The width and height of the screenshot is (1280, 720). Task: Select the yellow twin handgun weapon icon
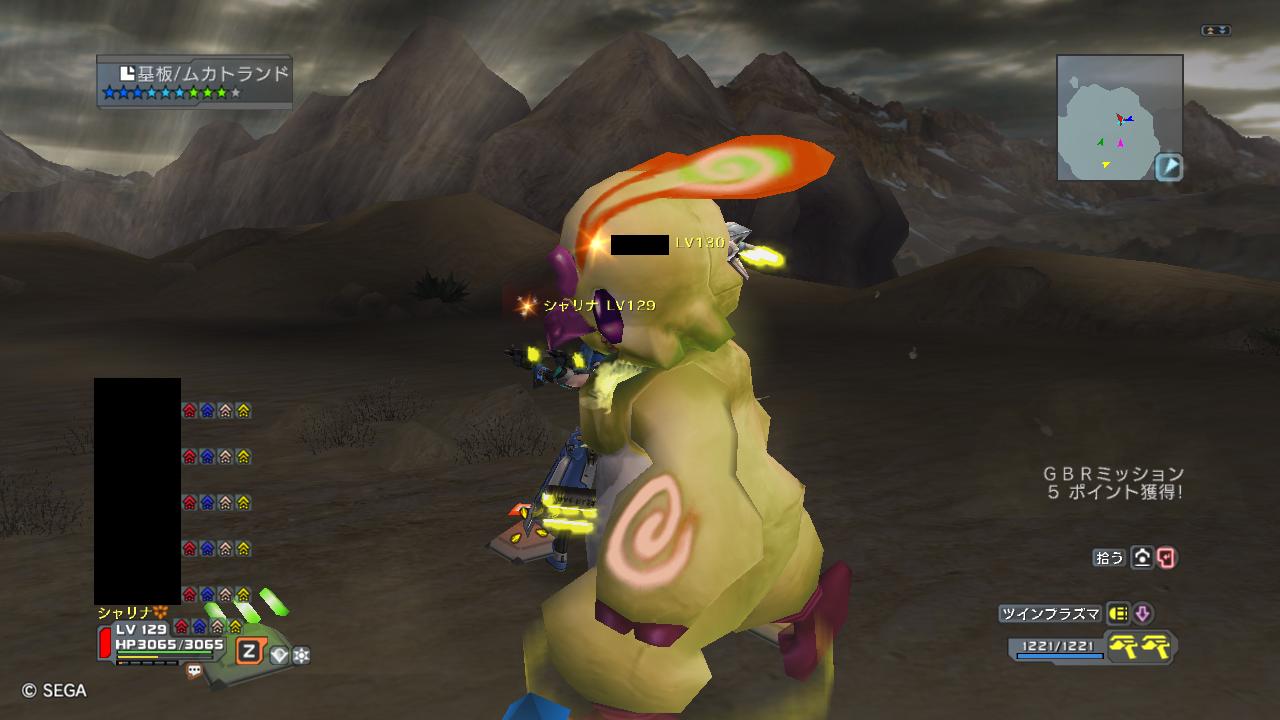(x=1143, y=648)
